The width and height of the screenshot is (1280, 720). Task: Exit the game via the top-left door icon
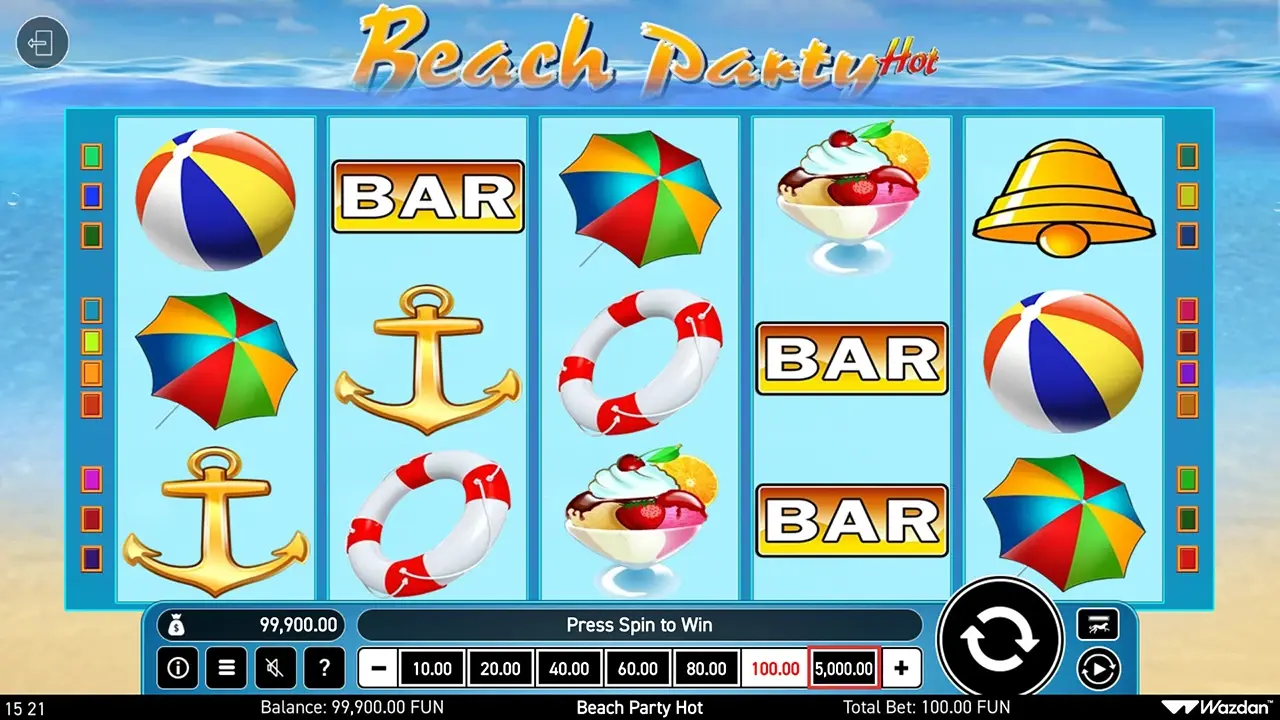pyautogui.click(x=42, y=44)
